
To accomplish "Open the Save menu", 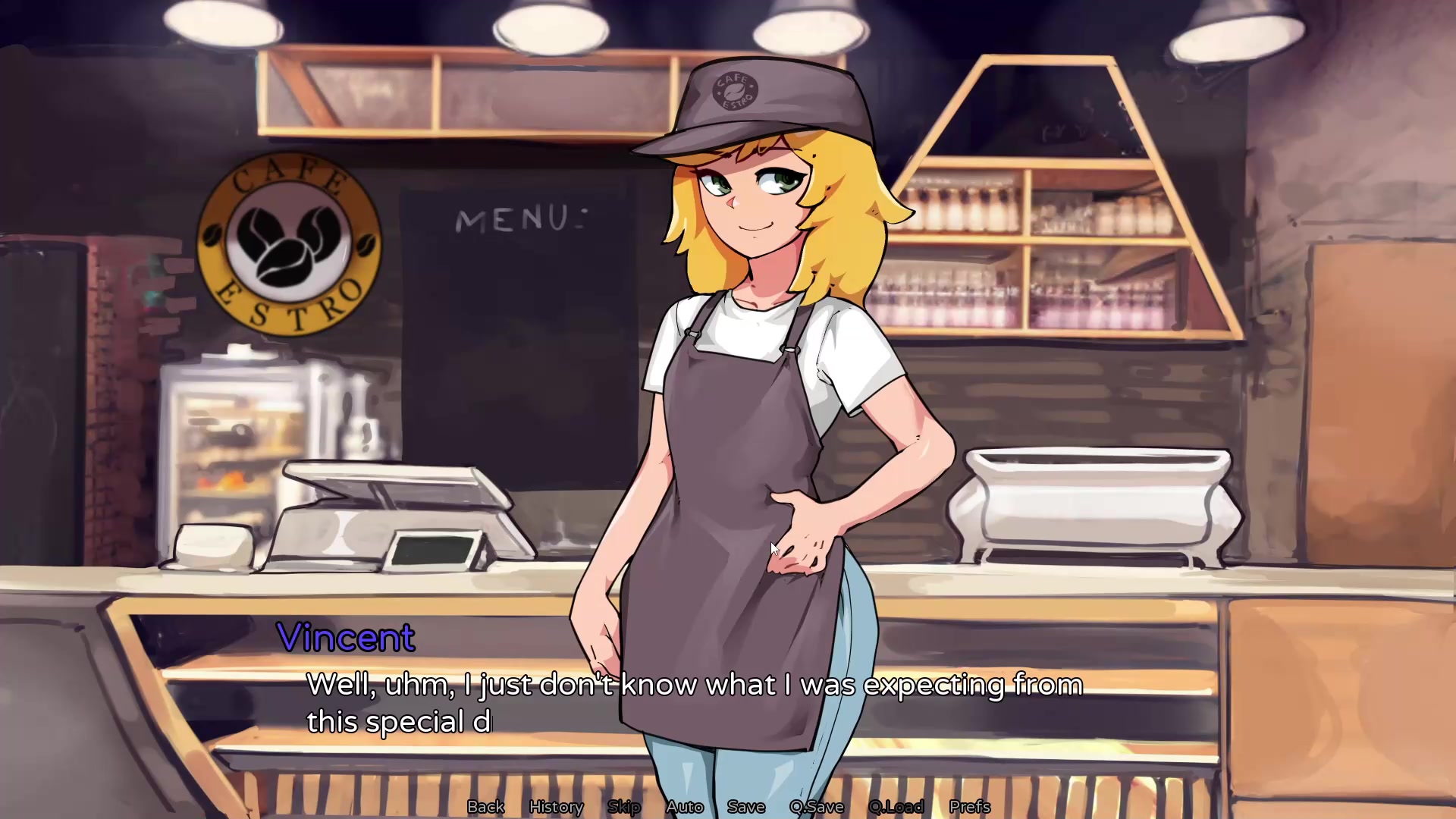I will (746, 807).
